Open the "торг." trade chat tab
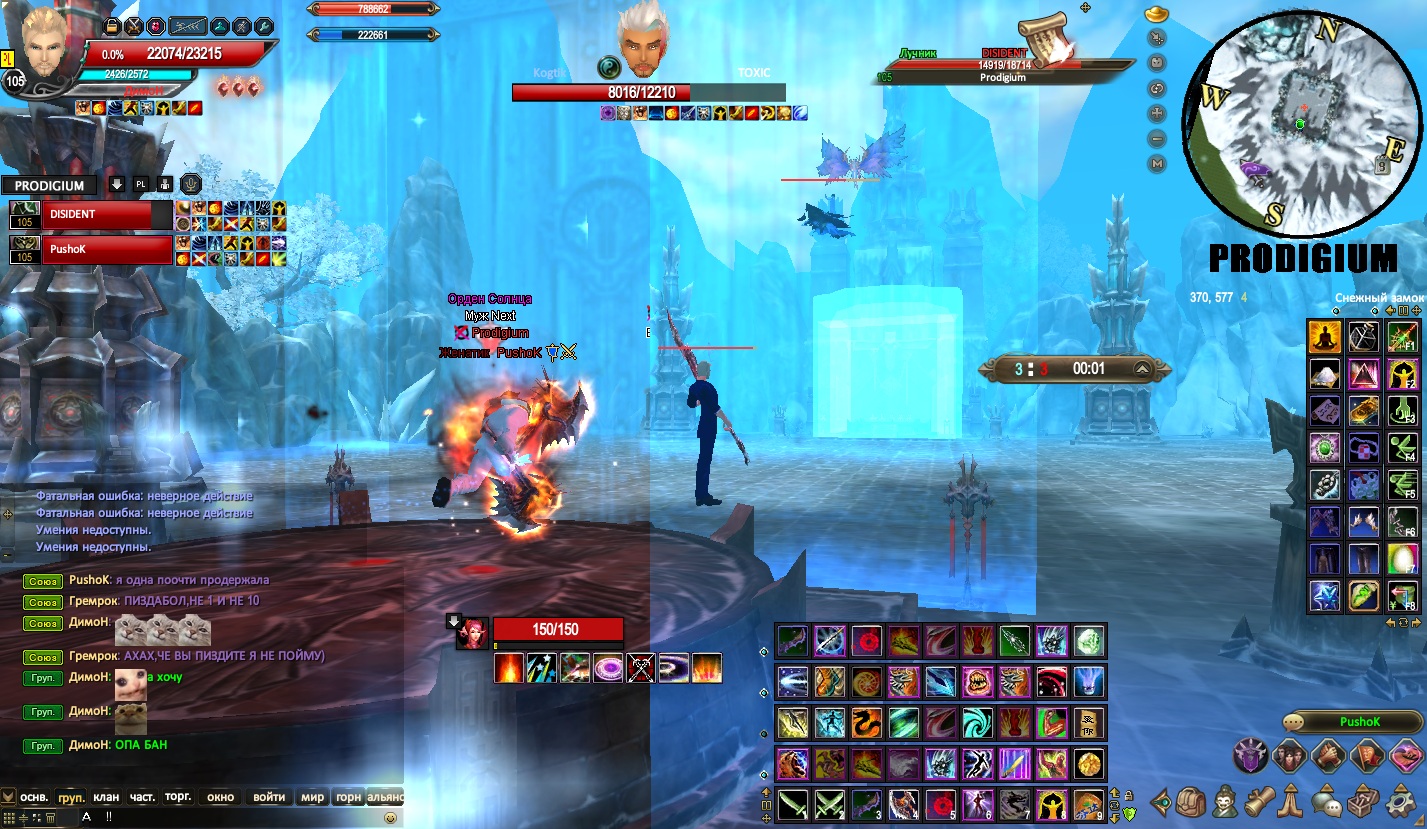Screen dimensions: 1427x829 click(x=178, y=797)
